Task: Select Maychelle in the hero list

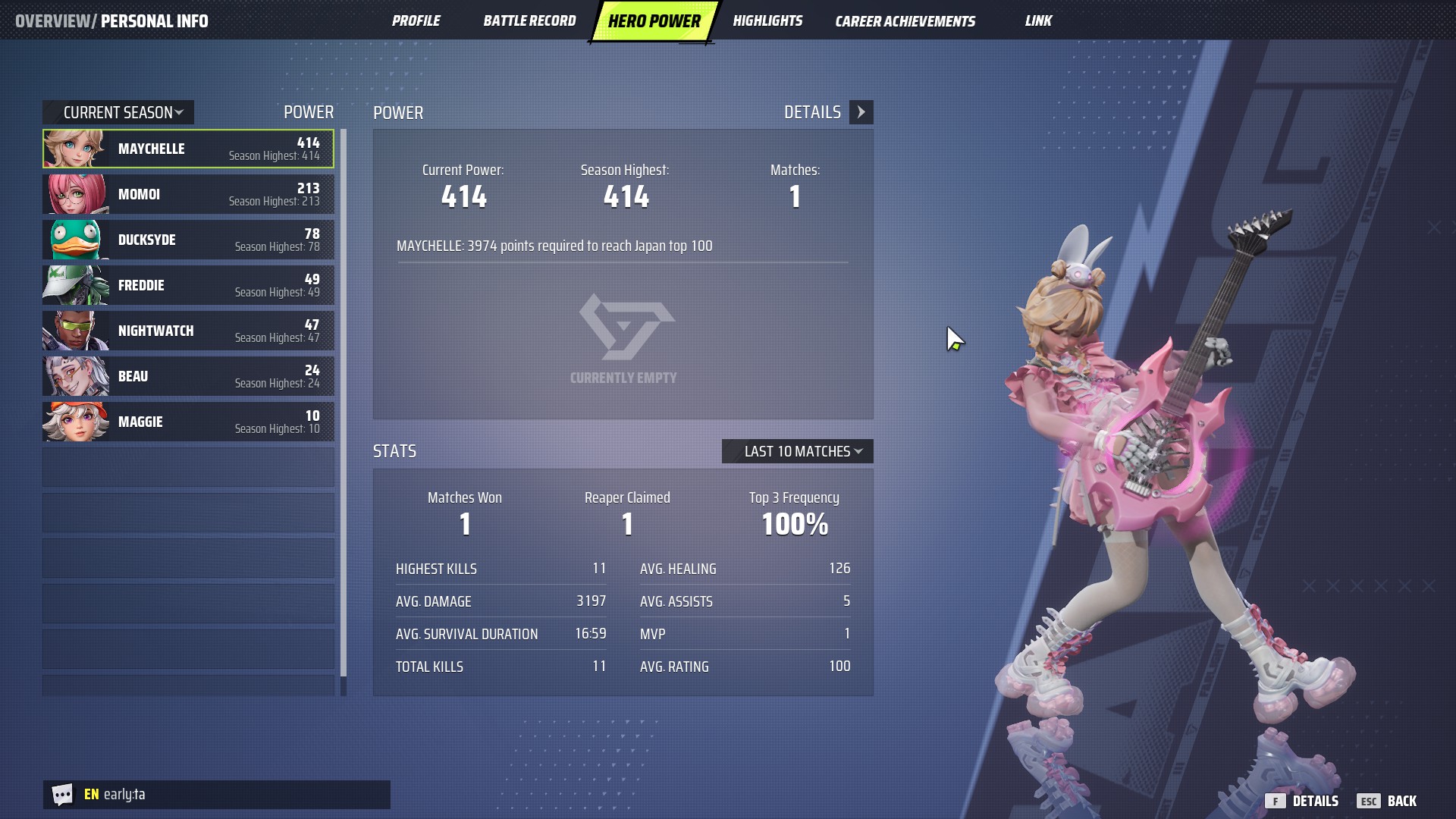Action: tap(188, 149)
